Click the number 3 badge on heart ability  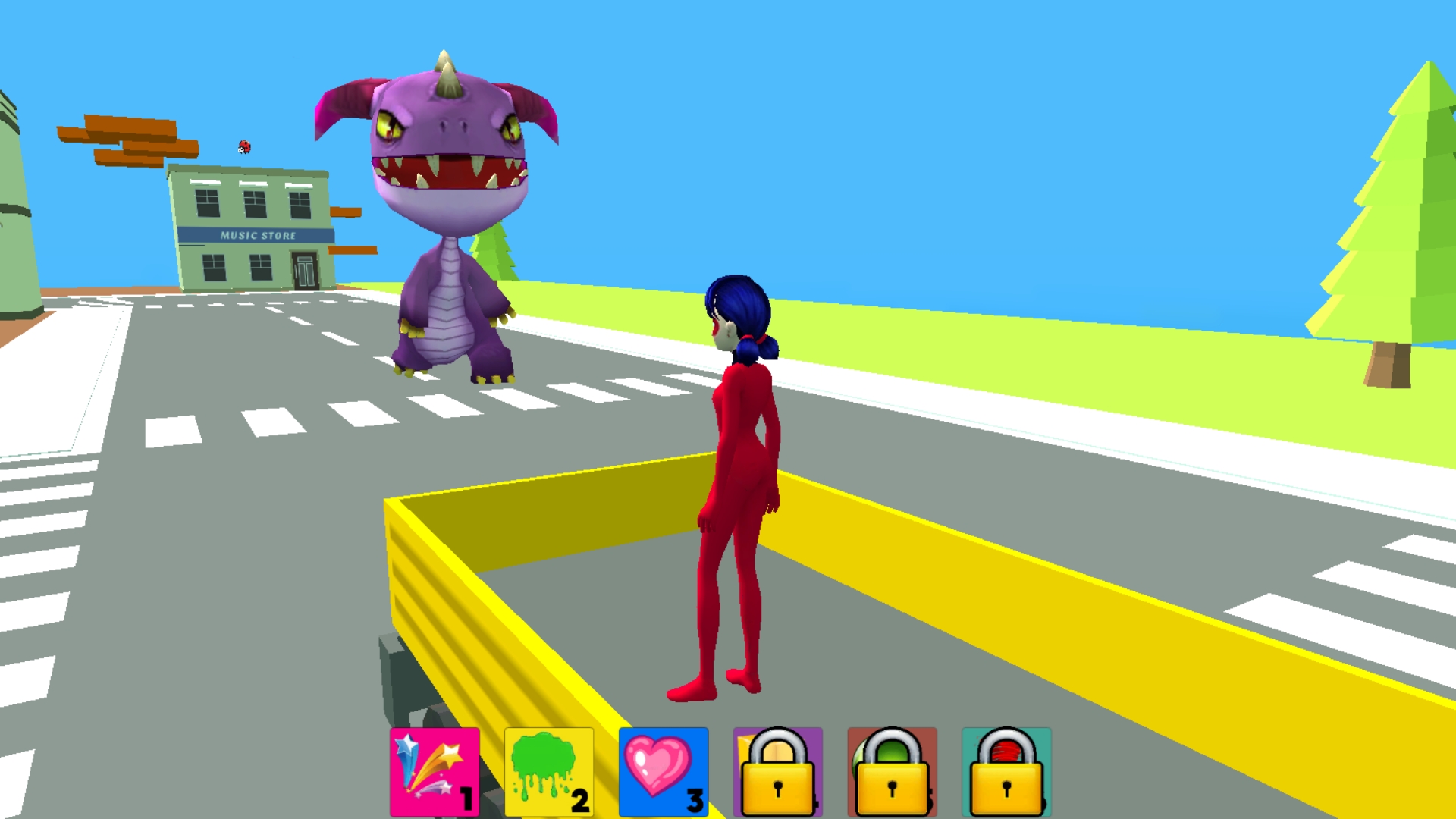tap(695, 799)
